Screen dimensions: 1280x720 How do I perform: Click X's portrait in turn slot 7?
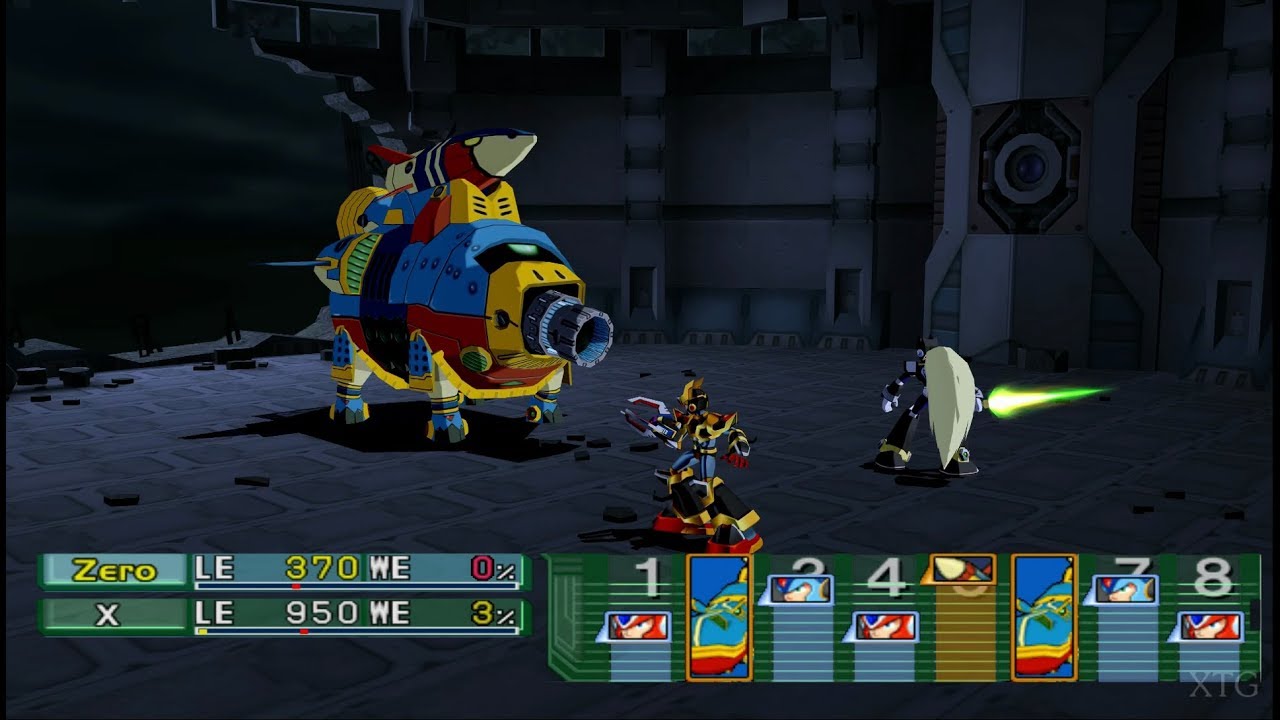pyautogui.click(x=1124, y=588)
